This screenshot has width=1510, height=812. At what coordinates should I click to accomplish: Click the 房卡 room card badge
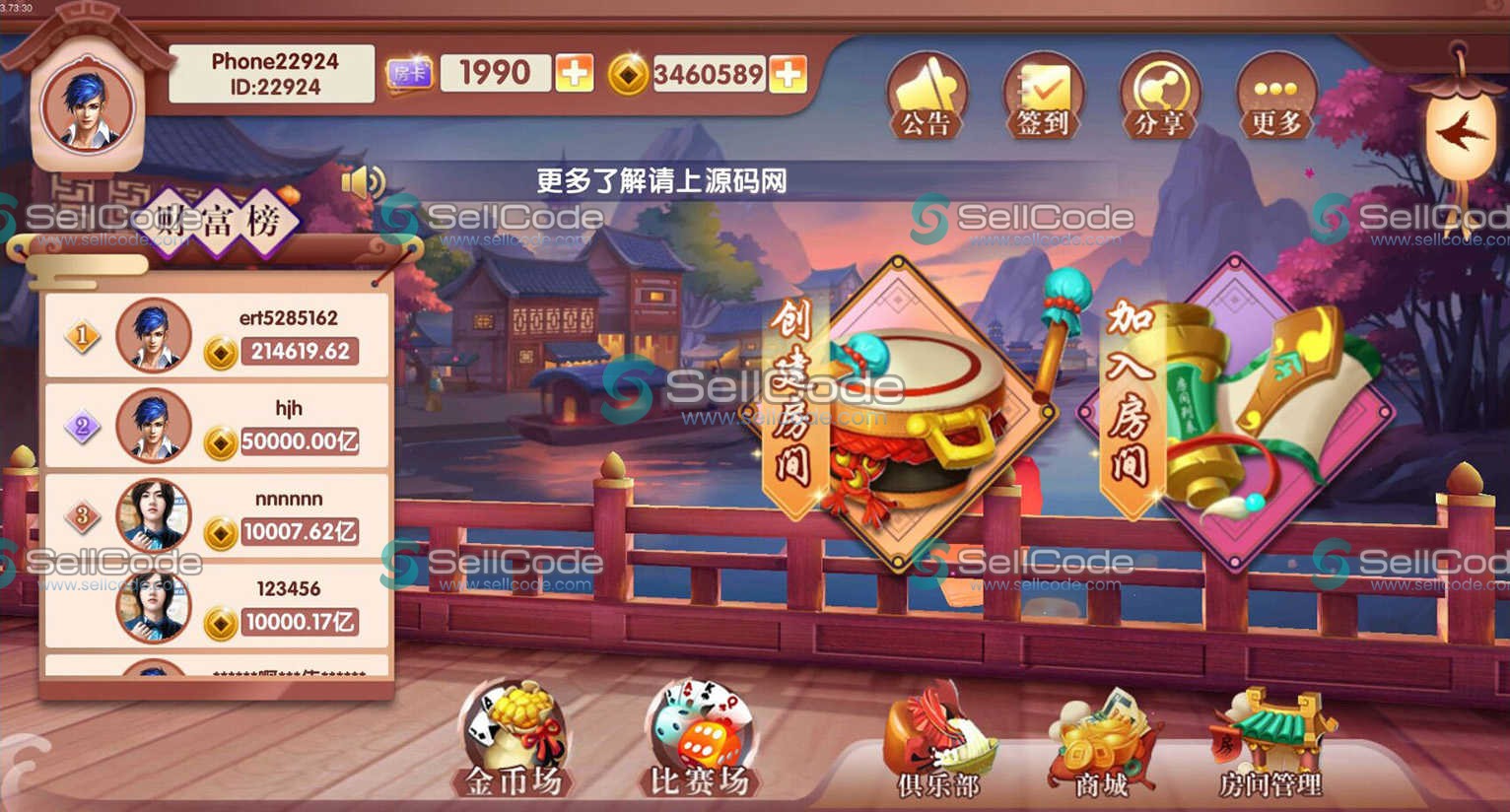pyautogui.click(x=410, y=72)
